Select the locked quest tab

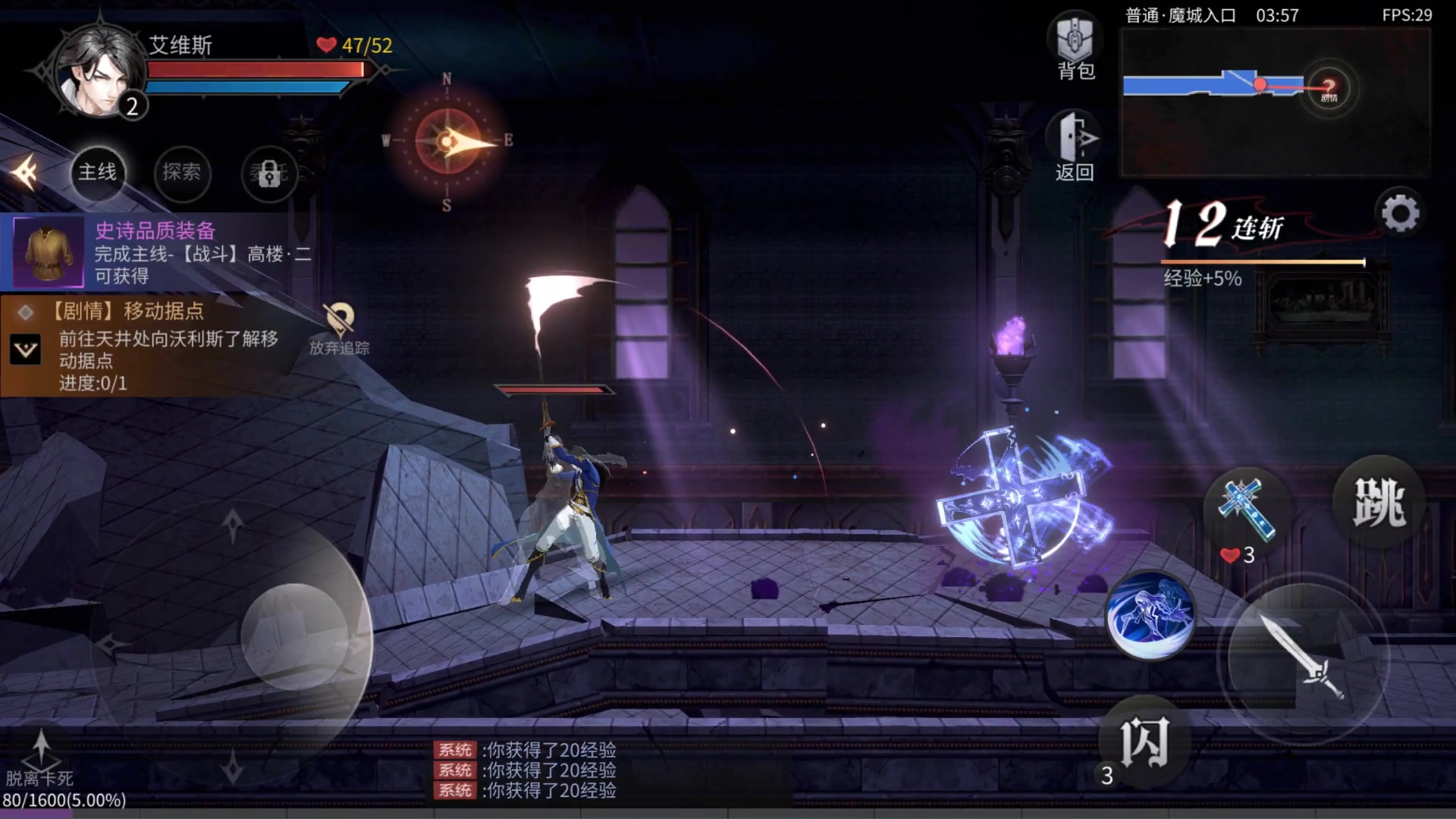pyautogui.click(x=269, y=174)
